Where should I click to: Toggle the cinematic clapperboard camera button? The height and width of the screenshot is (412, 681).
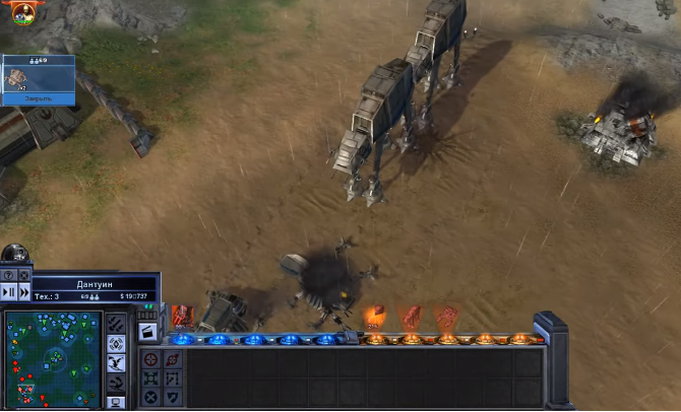147,332
